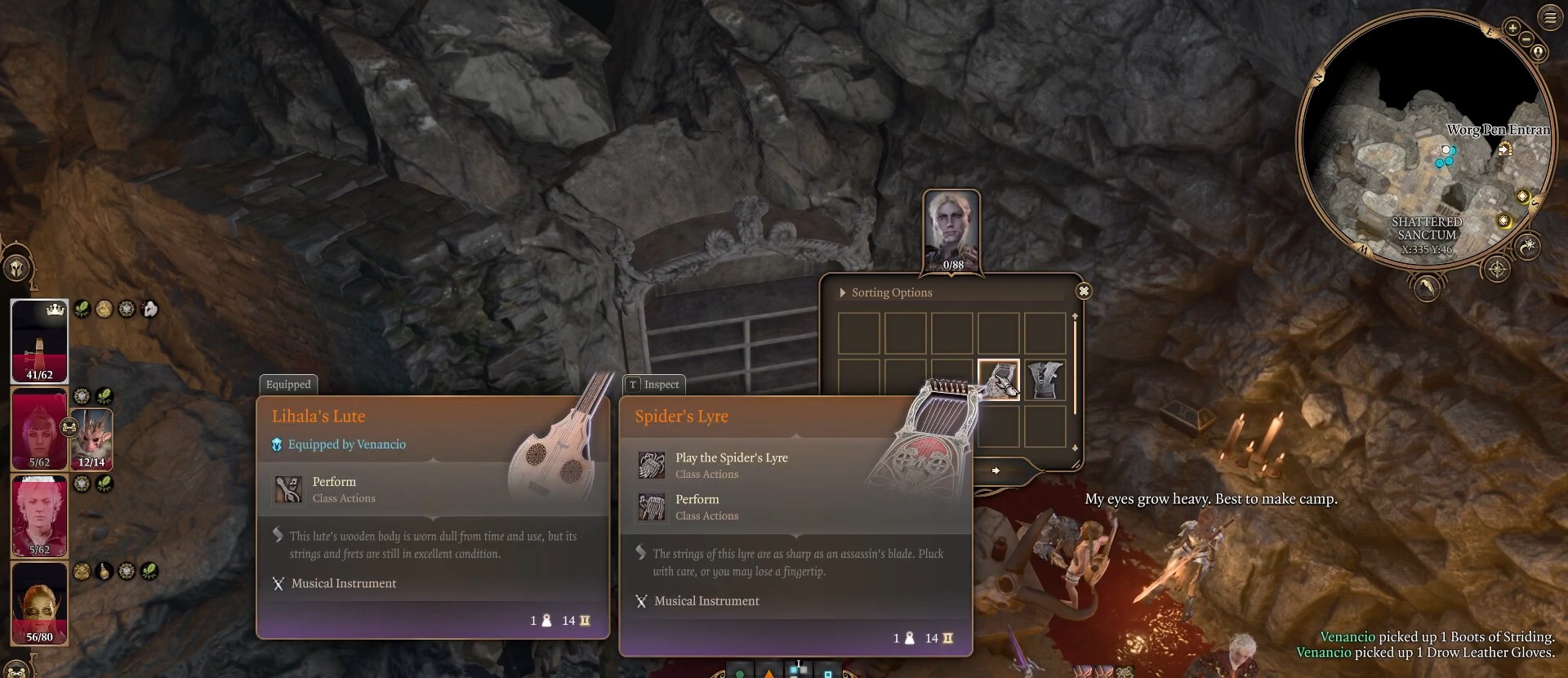Click the blond character portrait above the inventory
This screenshot has height=678, width=1568.
(x=951, y=229)
